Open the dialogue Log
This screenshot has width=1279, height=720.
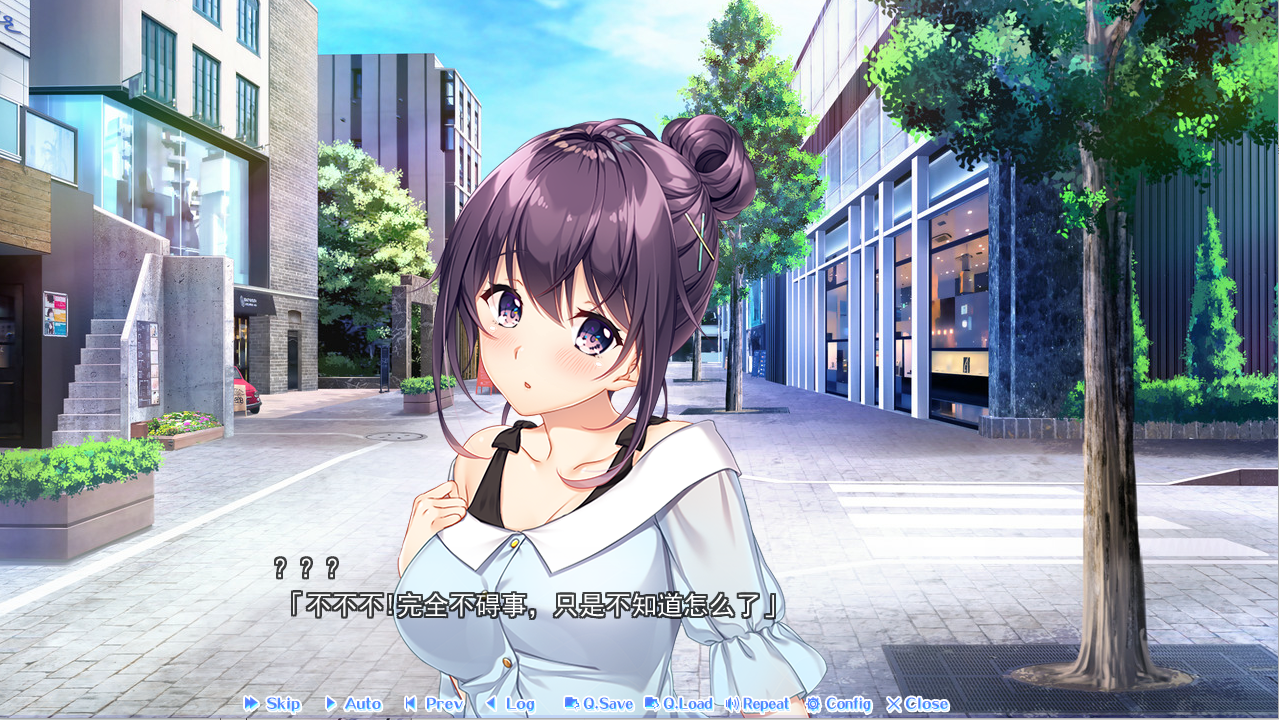510,704
